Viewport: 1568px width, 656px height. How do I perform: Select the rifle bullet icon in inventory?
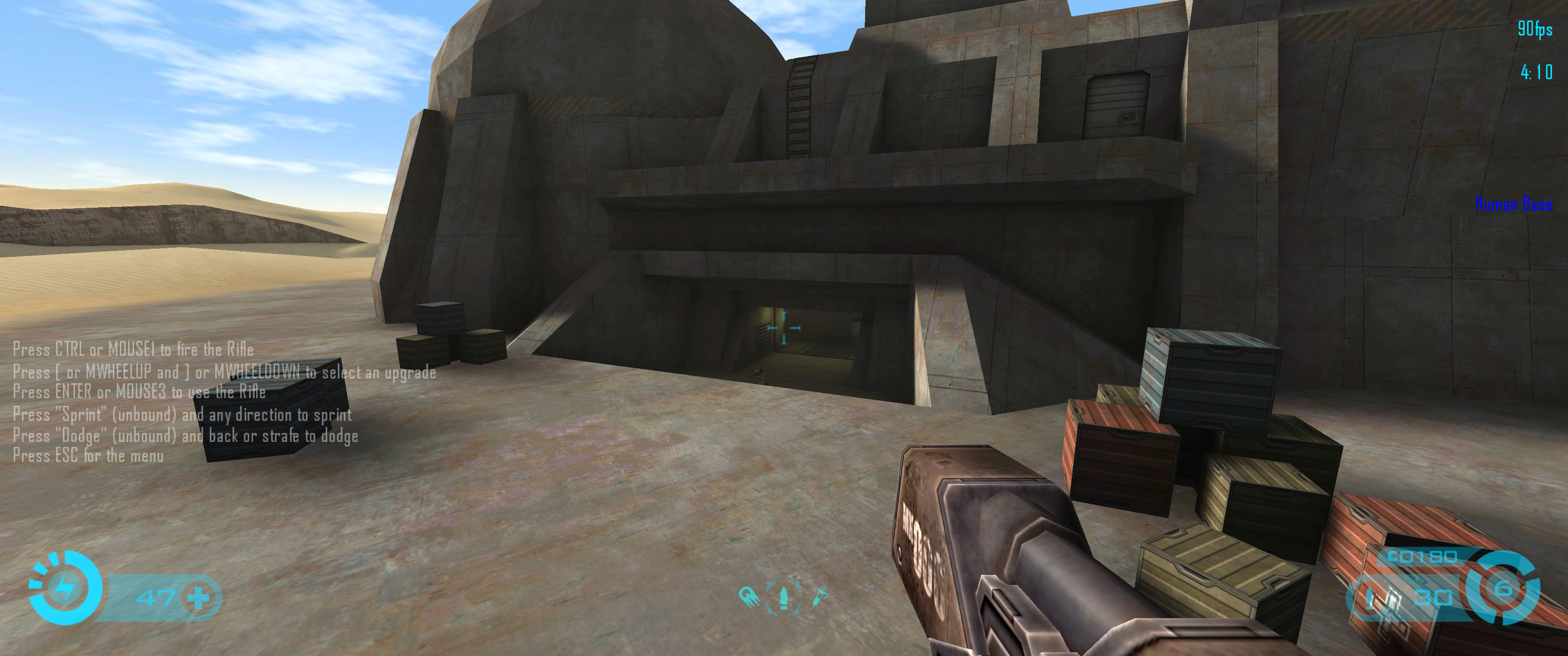point(784,597)
